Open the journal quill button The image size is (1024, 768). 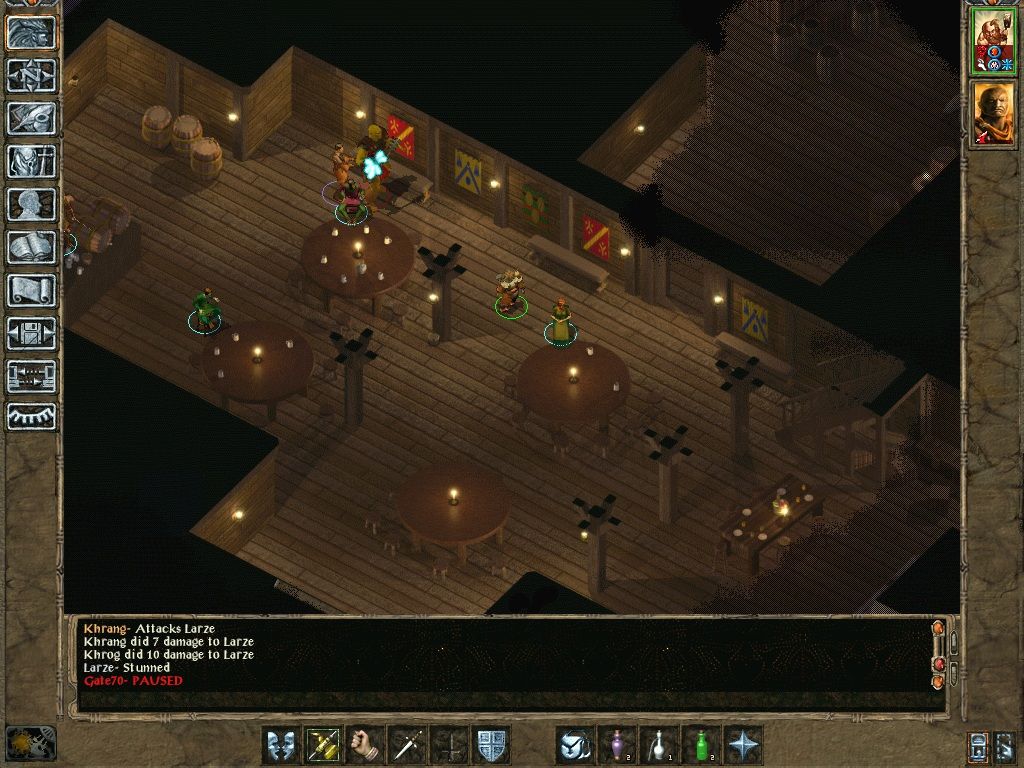pos(31,118)
